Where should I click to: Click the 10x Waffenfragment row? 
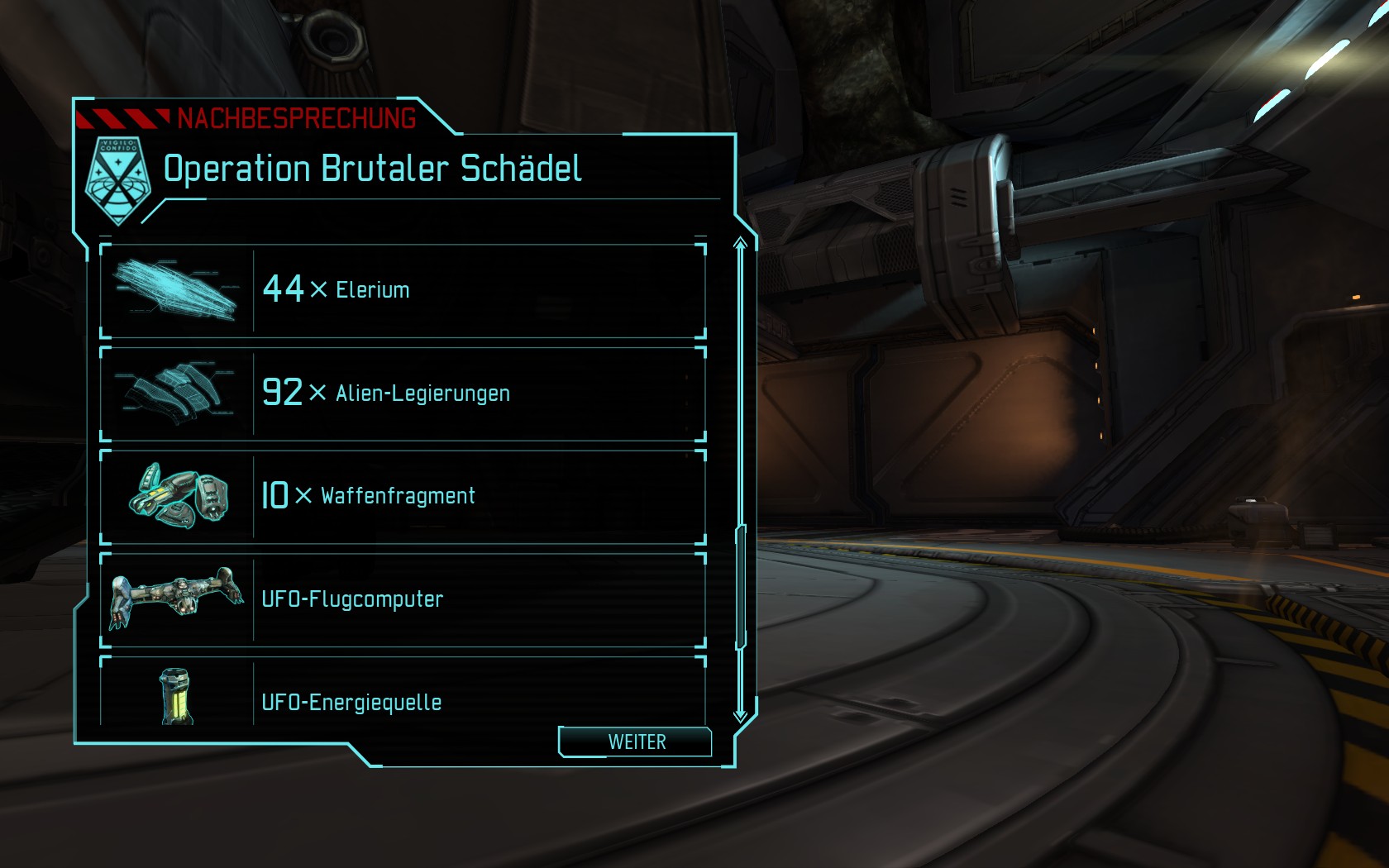point(403,496)
